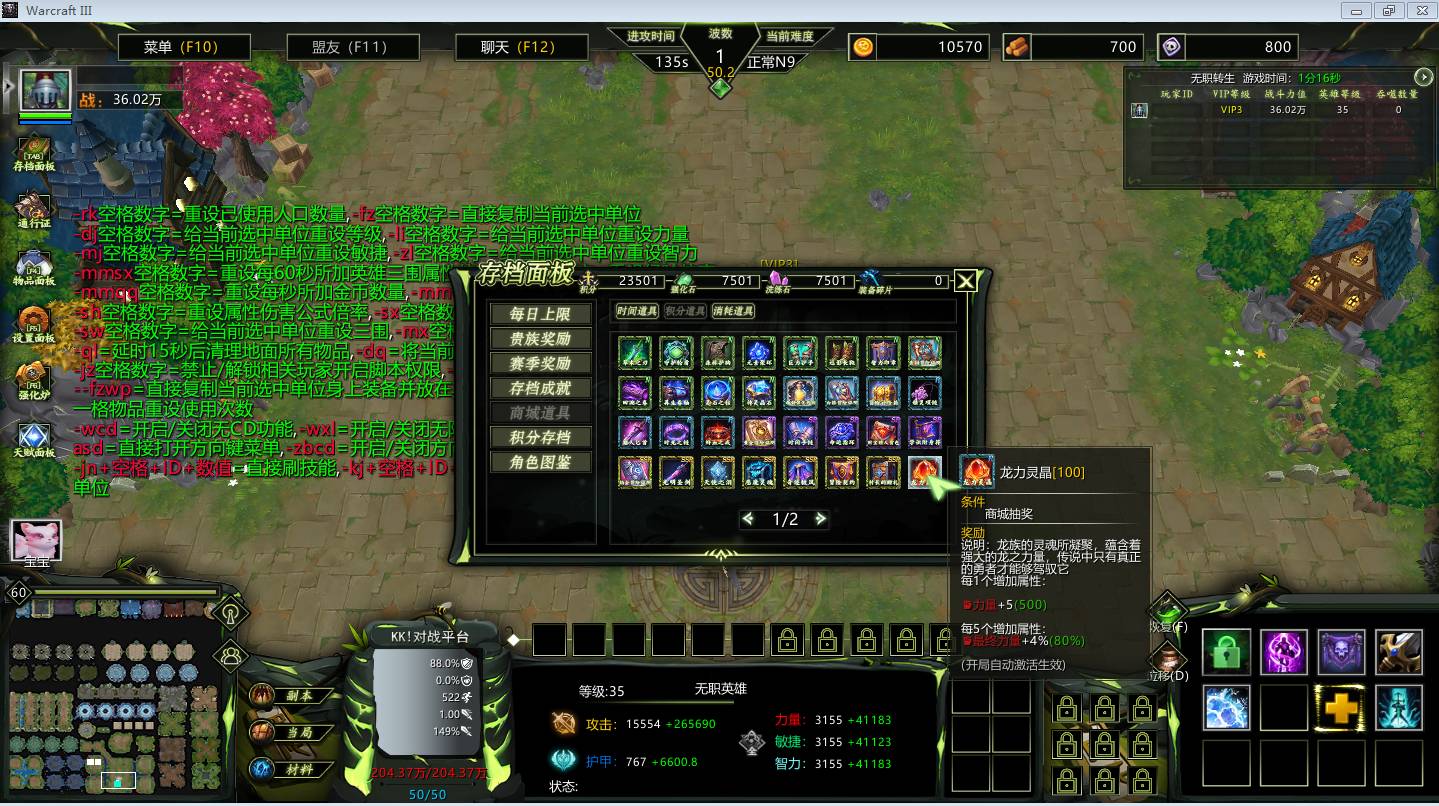
Task: Switch to the 积分存档 category
Action: [540, 437]
